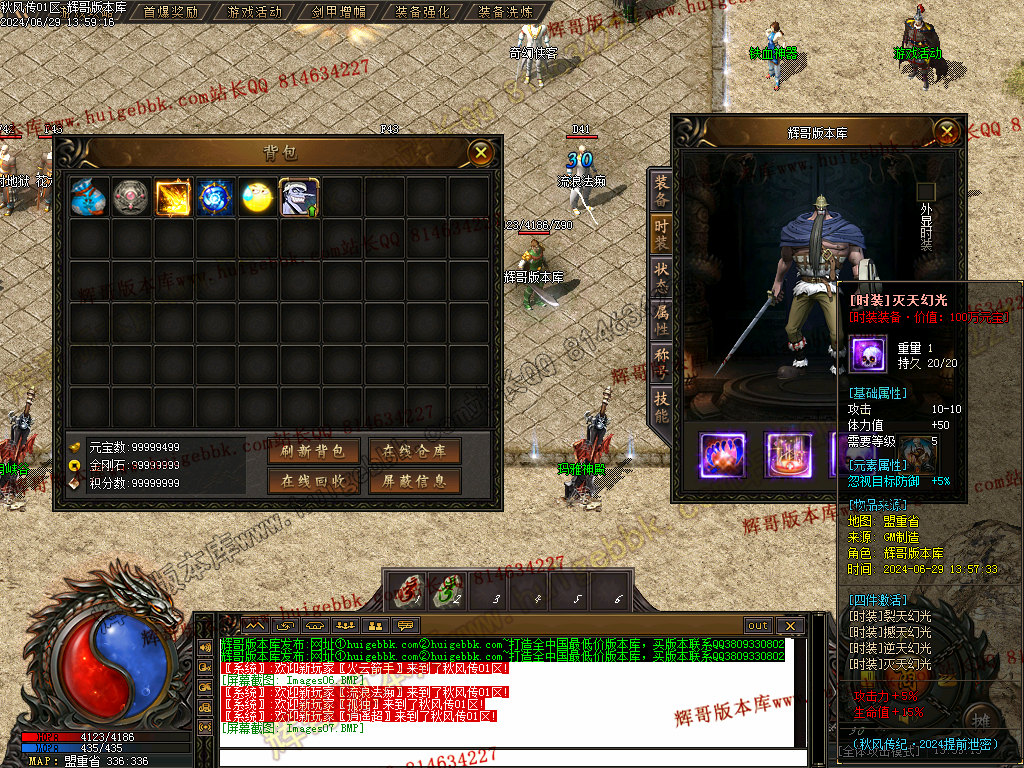Switch to the 状态 status tab
This screenshot has width=1024, height=768.
[x=661, y=278]
